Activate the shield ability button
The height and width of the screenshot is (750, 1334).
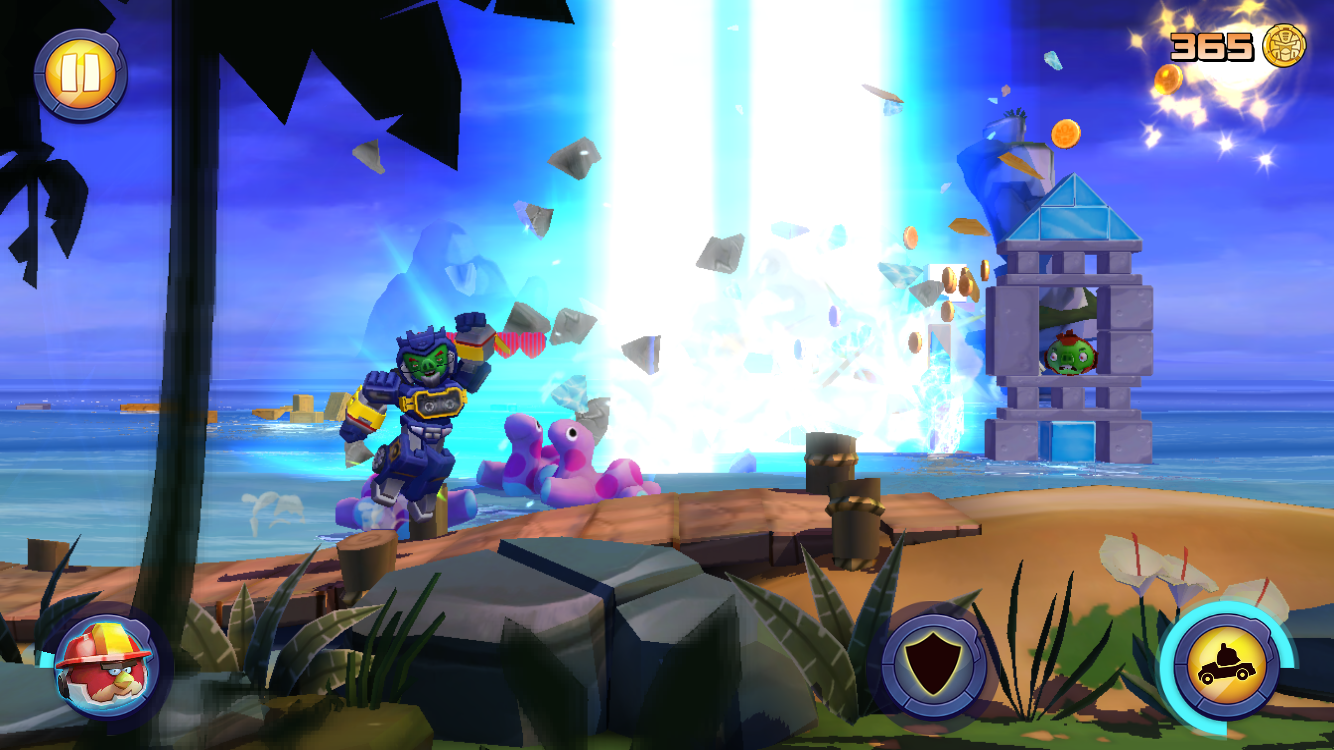933,663
